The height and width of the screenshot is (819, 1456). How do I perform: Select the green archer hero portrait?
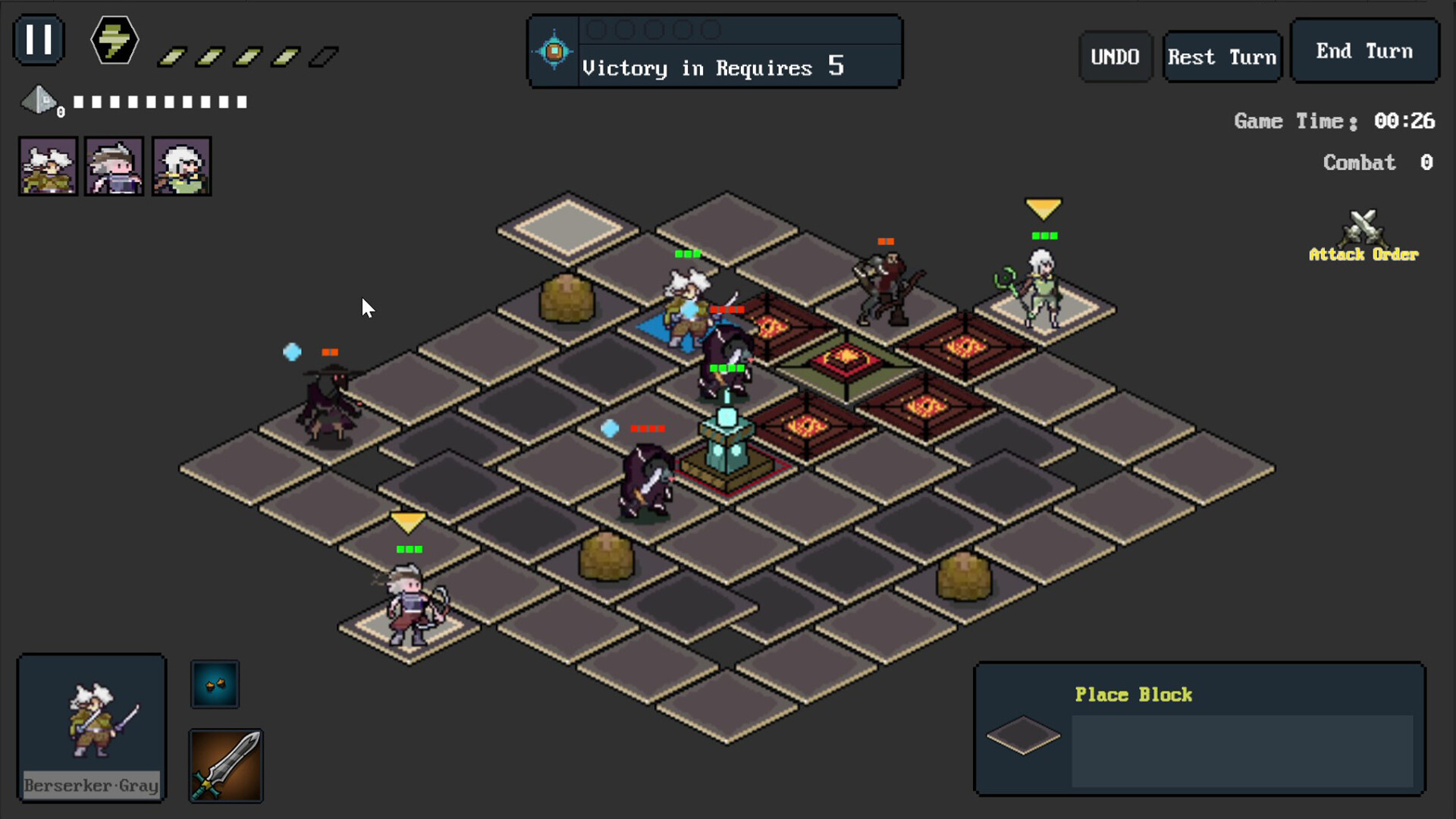[180, 165]
